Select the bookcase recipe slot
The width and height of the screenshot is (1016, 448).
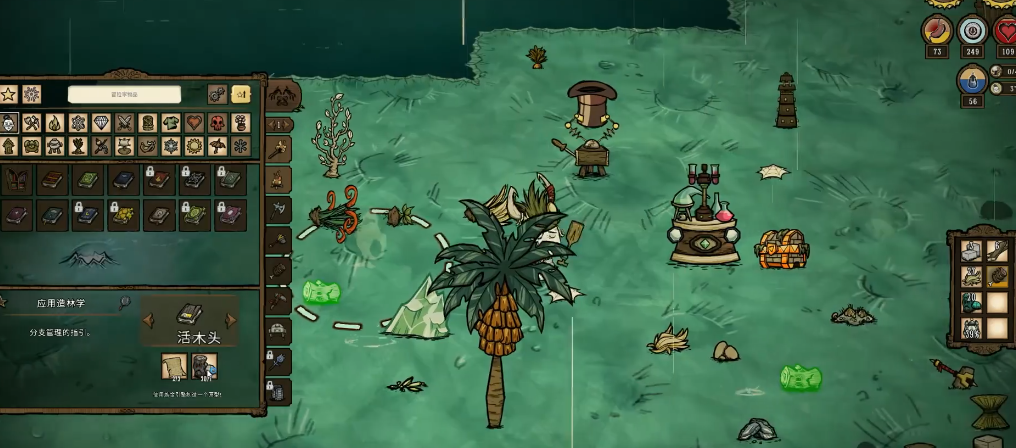(17, 180)
